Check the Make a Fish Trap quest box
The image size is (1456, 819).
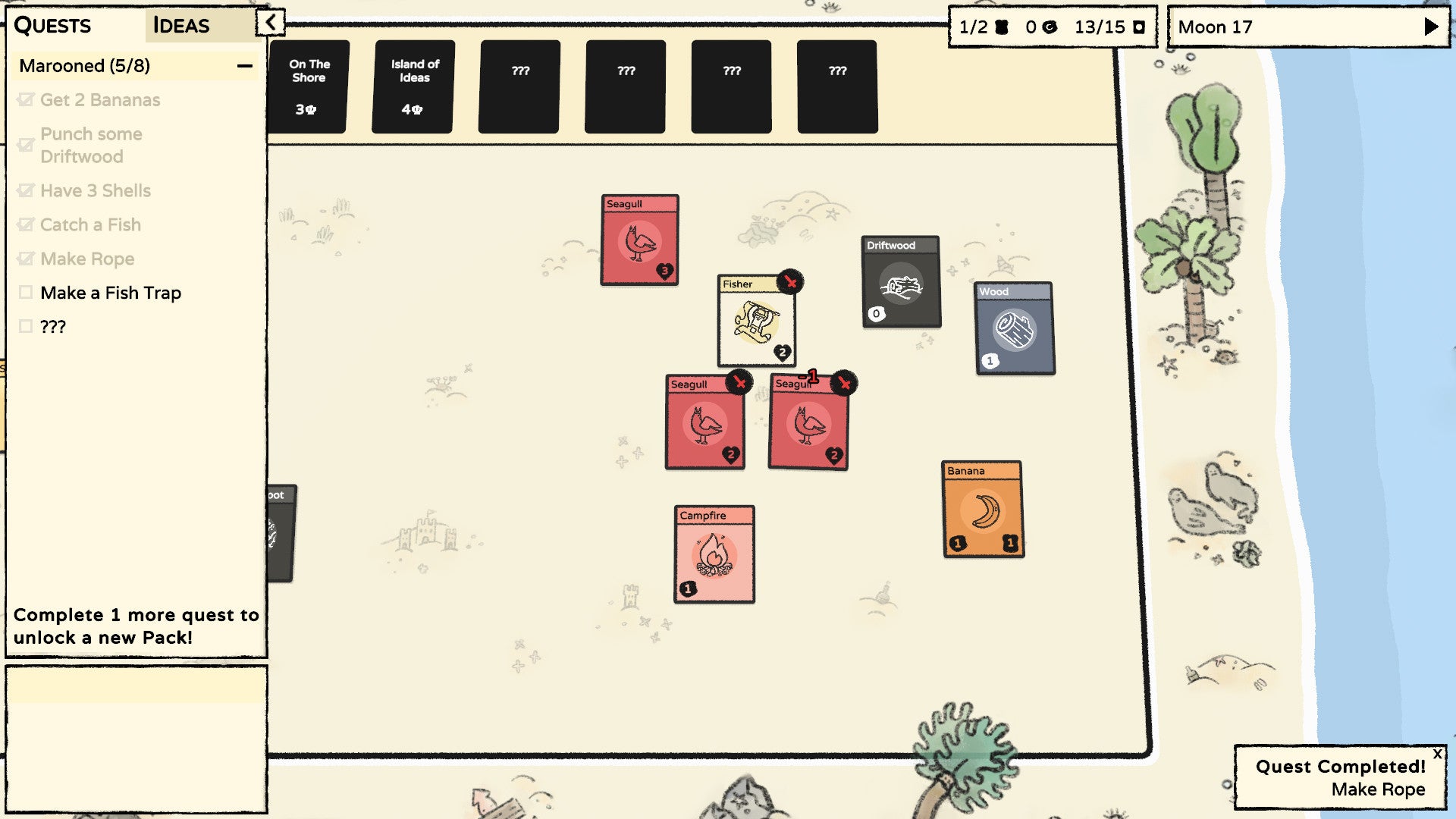coord(26,293)
